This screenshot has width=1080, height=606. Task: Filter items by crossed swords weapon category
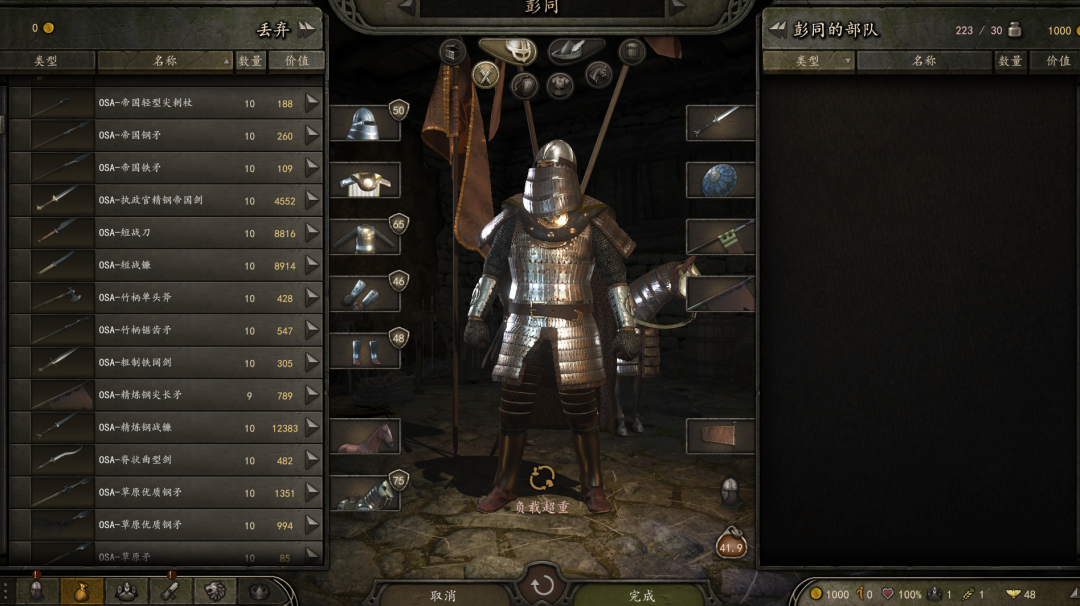[x=486, y=74]
